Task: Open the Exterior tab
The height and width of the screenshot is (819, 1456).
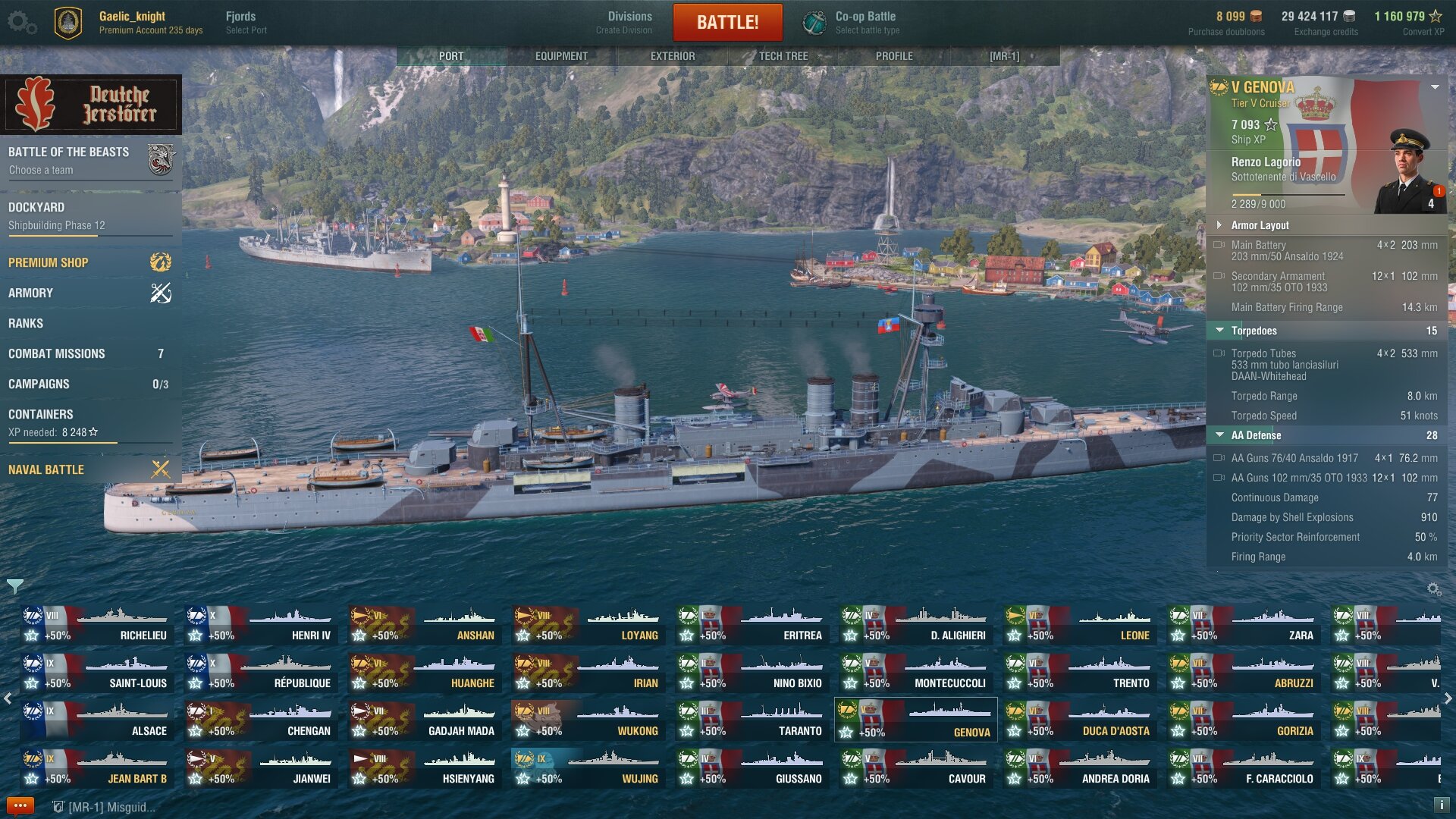Action: 672,56
